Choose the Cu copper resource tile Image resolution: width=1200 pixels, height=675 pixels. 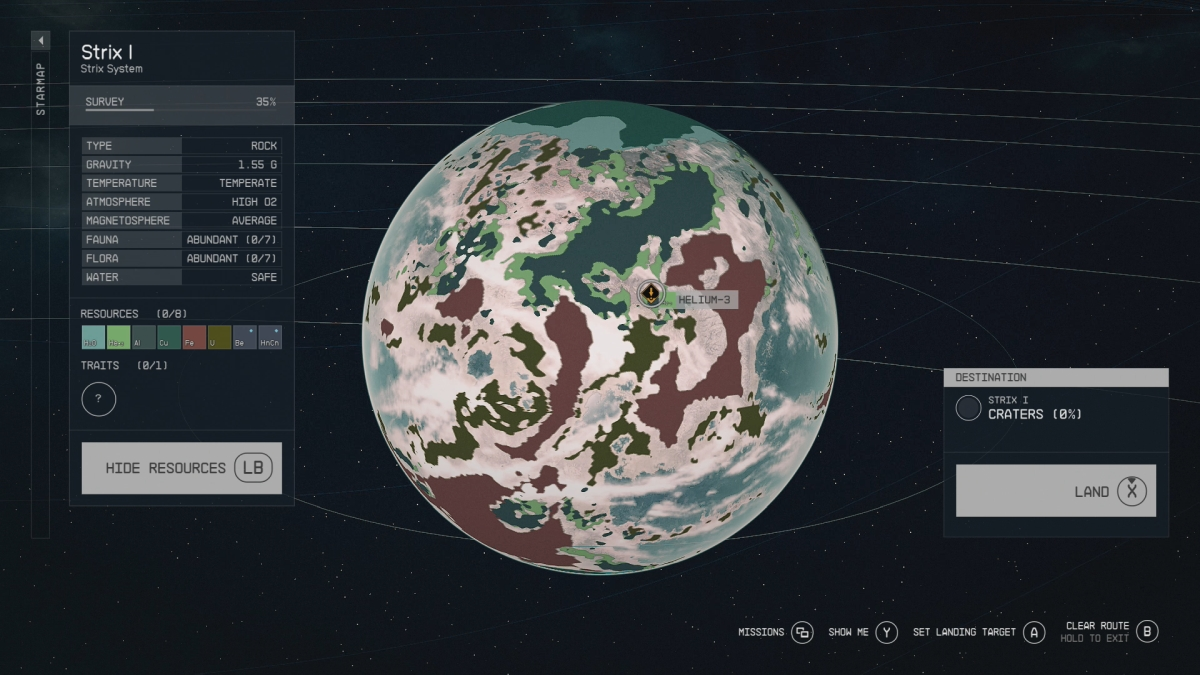tap(169, 337)
